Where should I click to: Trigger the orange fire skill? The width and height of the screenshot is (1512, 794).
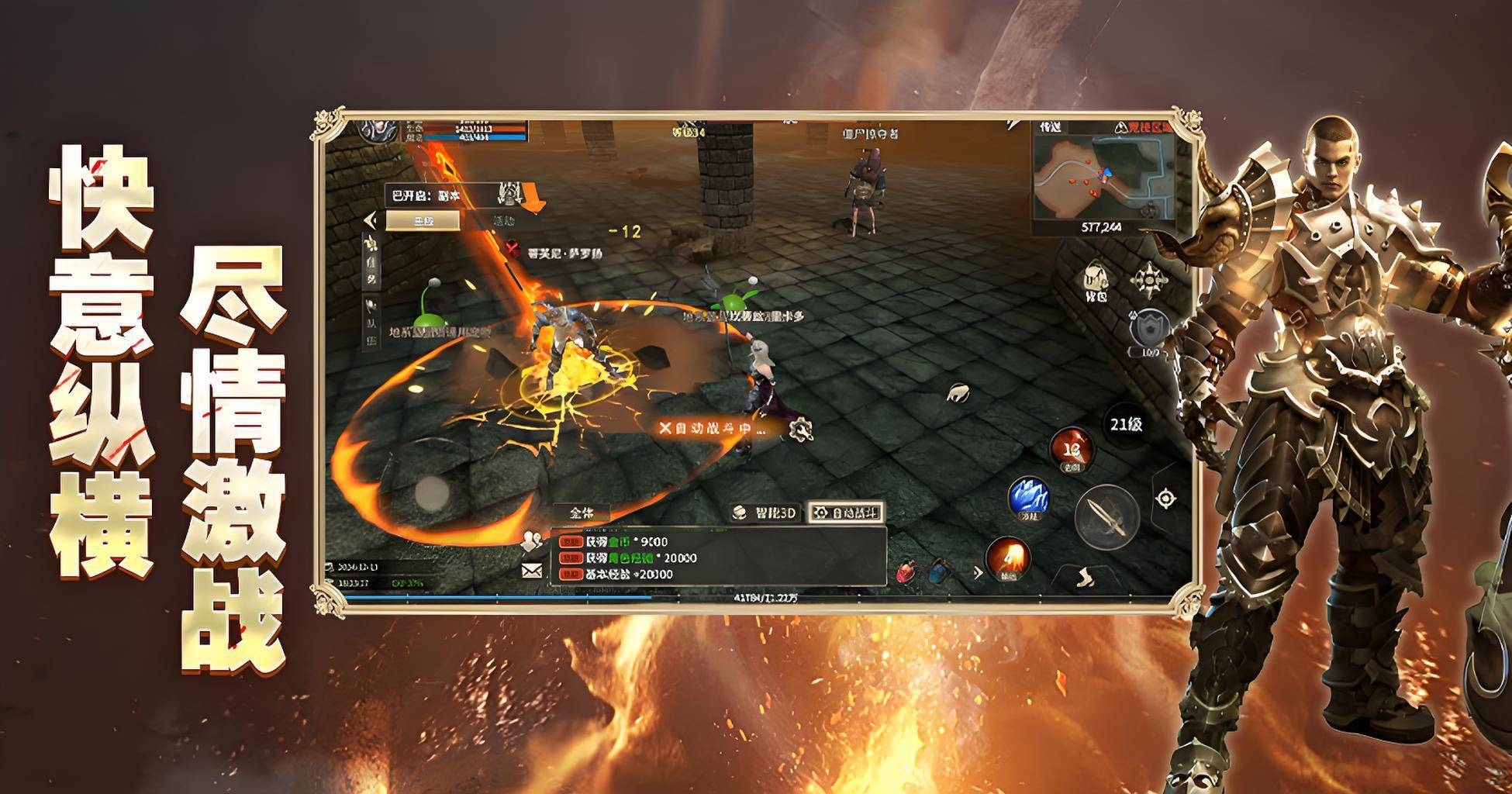pyautogui.click(x=1006, y=558)
